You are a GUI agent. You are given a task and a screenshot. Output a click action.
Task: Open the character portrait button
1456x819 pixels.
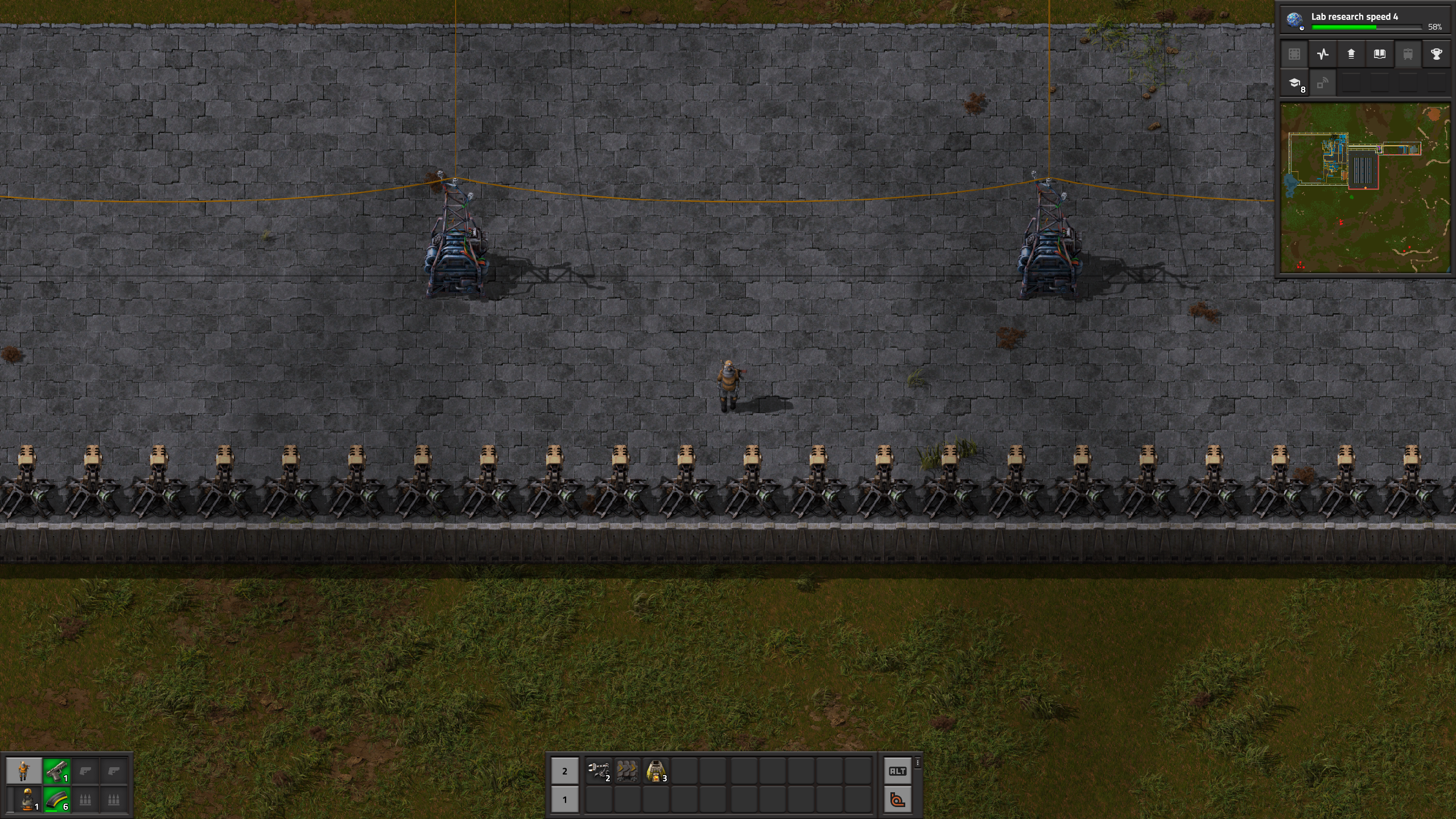click(24, 771)
